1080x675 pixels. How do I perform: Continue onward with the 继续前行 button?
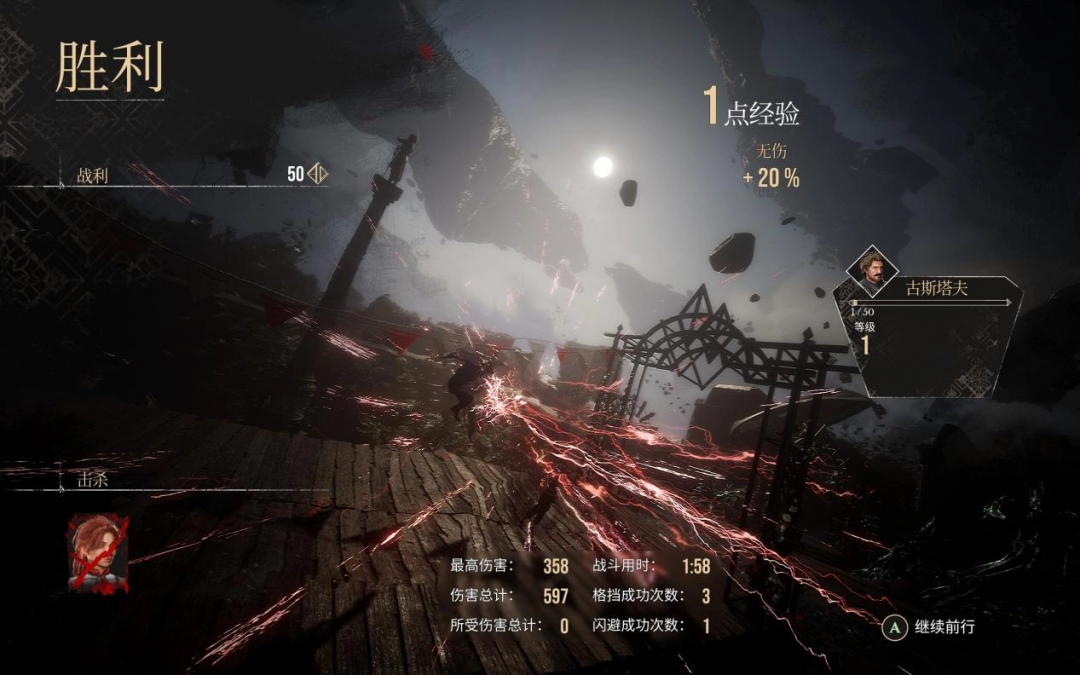point(929,627)
